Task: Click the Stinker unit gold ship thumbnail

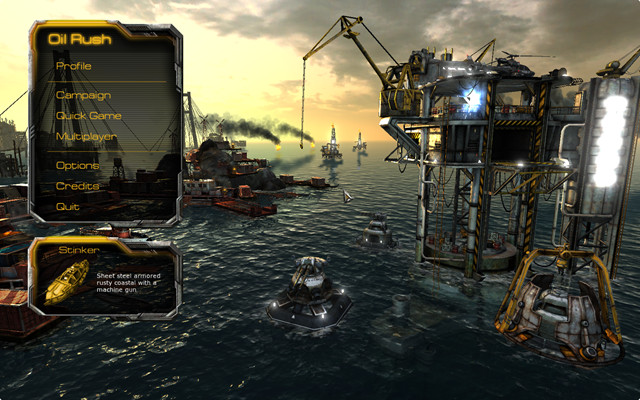Action: tap(63, 281)
